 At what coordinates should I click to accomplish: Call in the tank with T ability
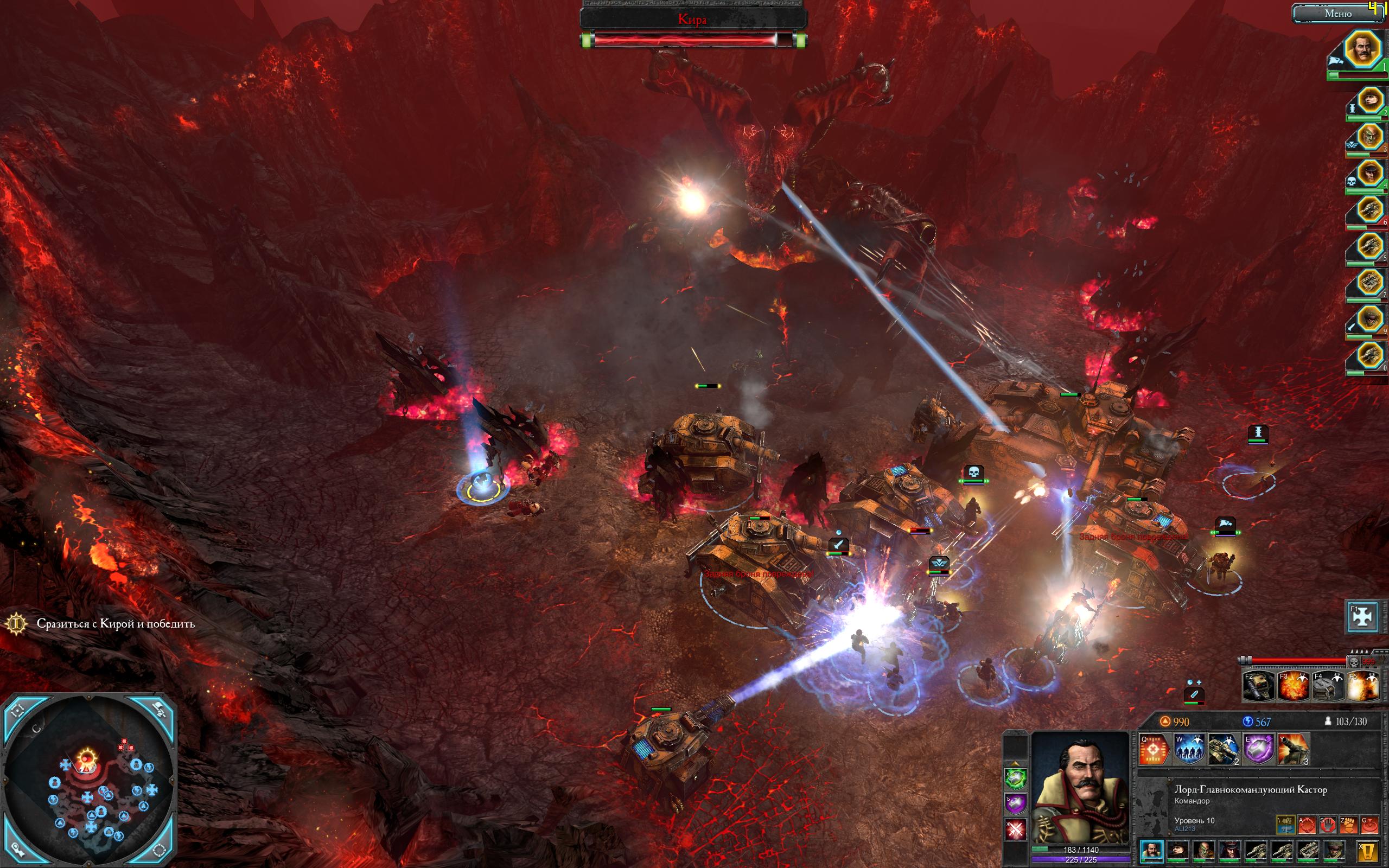[x=1223, y=749]
